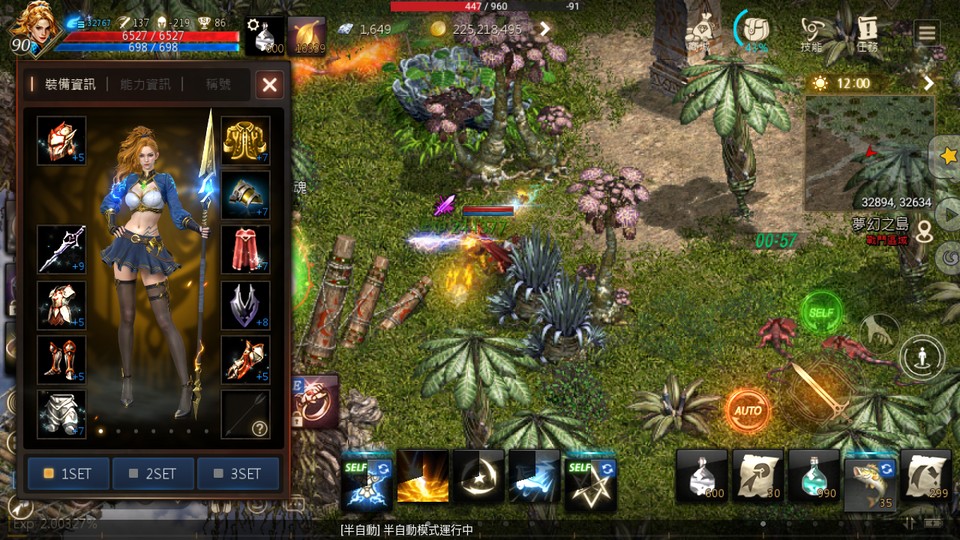
Task: Switch to the 能力資訊 tab
Action: tap(145, 85)
